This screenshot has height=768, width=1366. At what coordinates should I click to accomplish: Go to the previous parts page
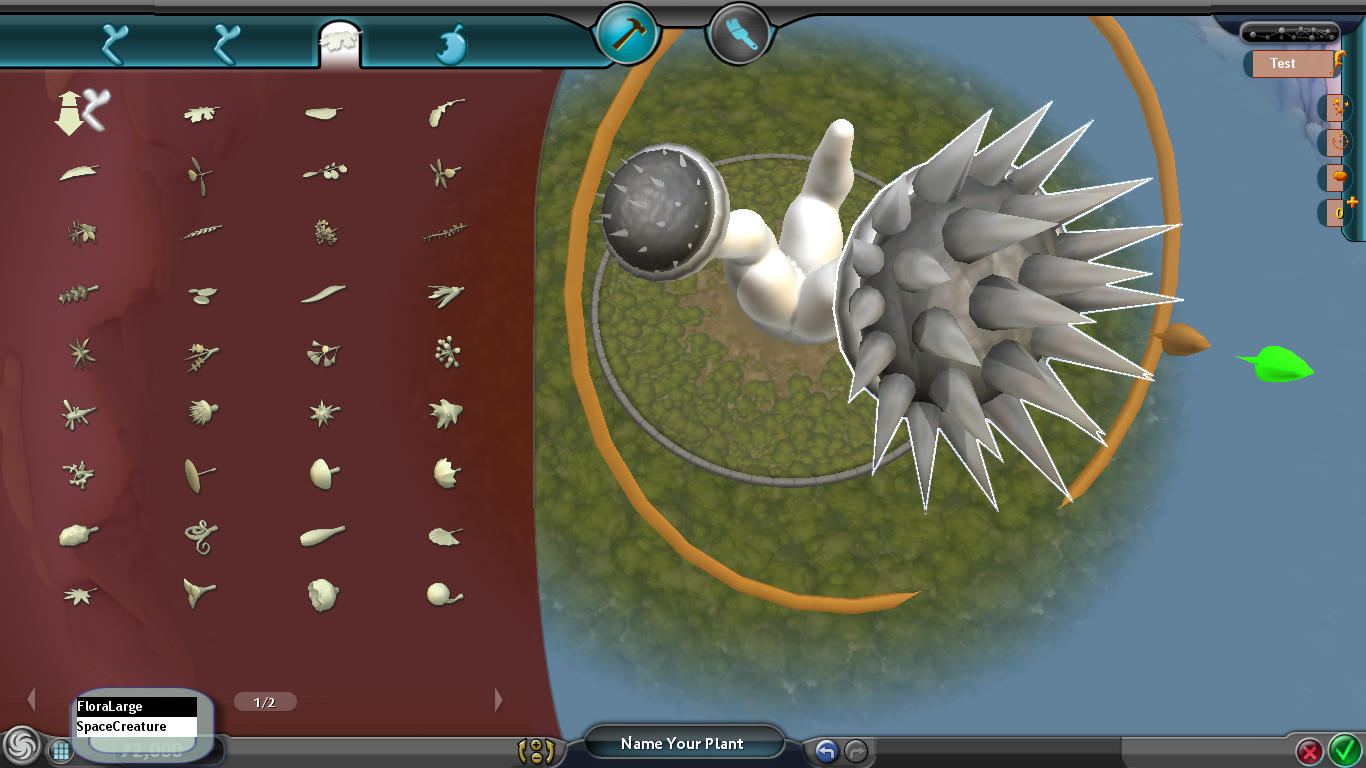(x=31, y=700)
